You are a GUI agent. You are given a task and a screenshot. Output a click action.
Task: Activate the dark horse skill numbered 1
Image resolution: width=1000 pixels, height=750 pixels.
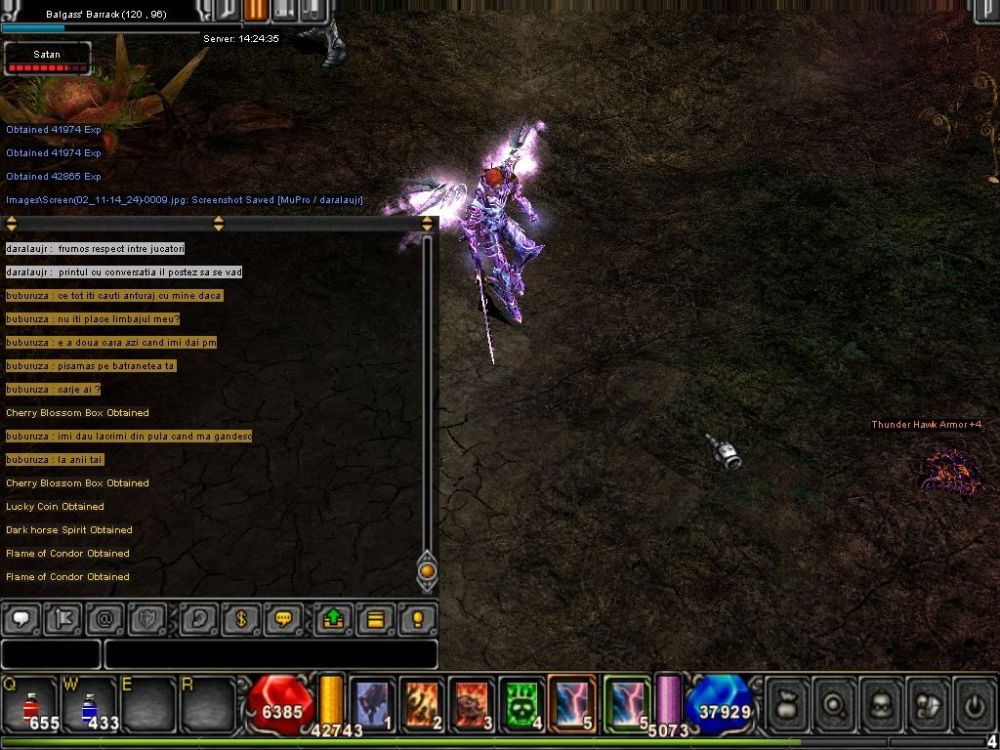(x=373, y=703)
